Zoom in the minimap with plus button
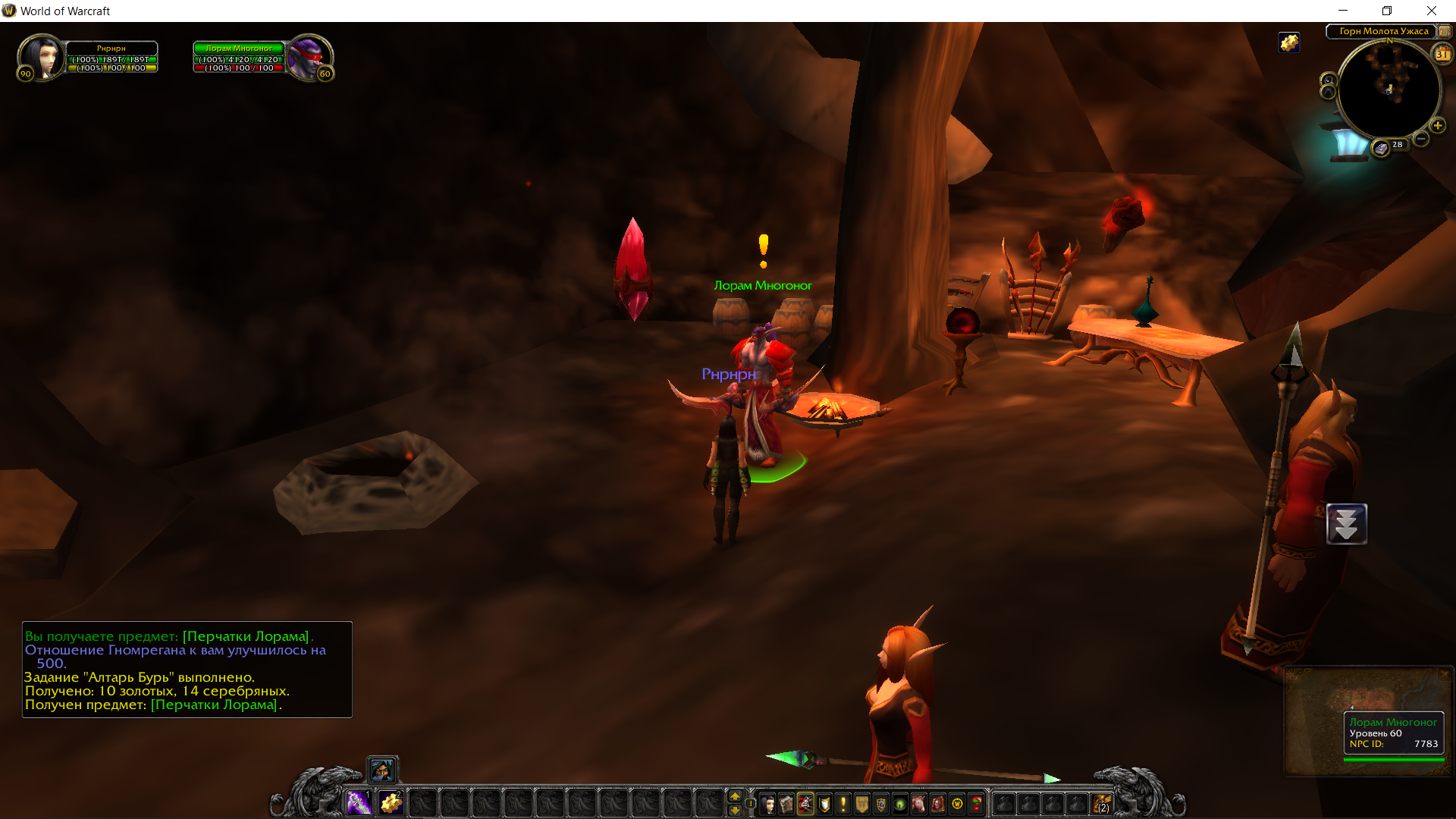 1437,125
